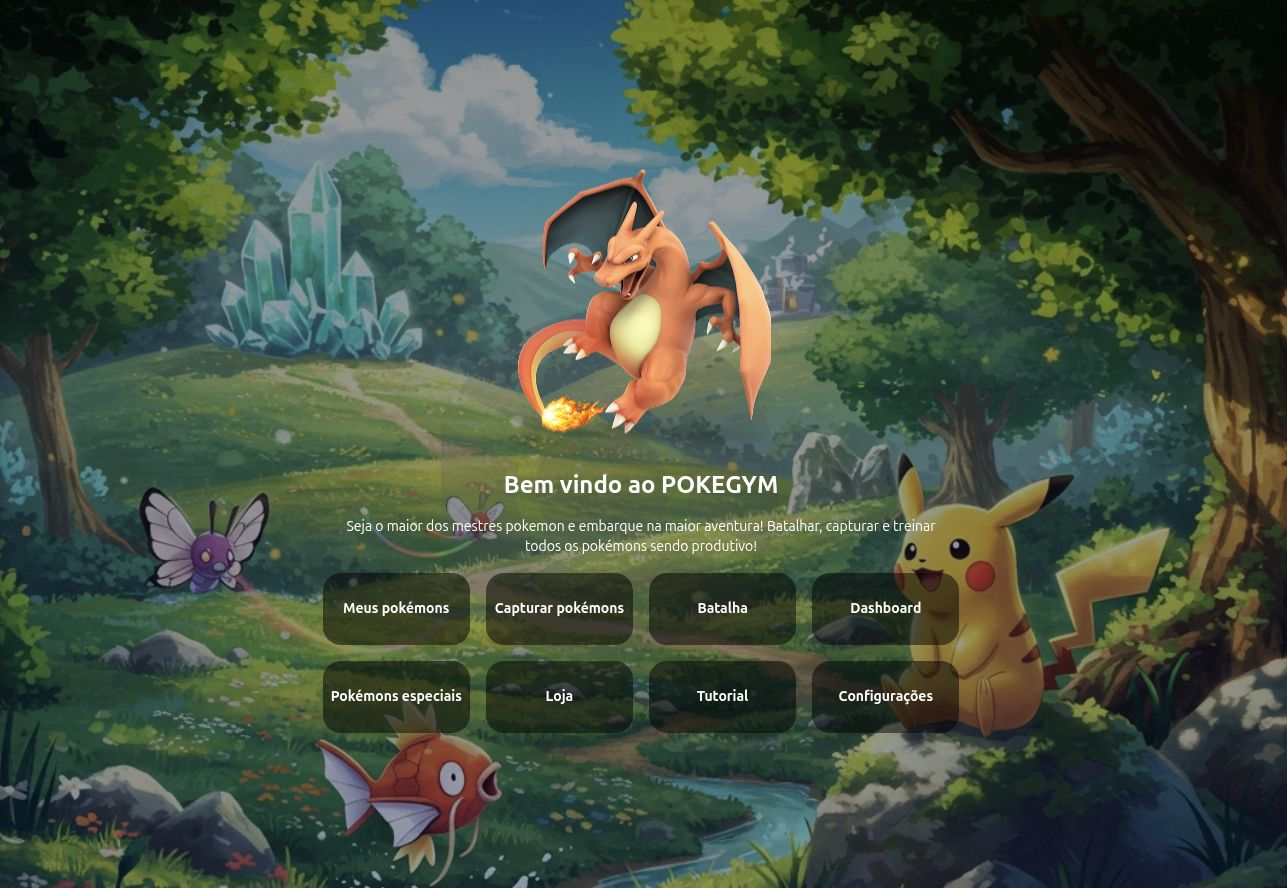Open the "Loja" shop

[559, 696]
